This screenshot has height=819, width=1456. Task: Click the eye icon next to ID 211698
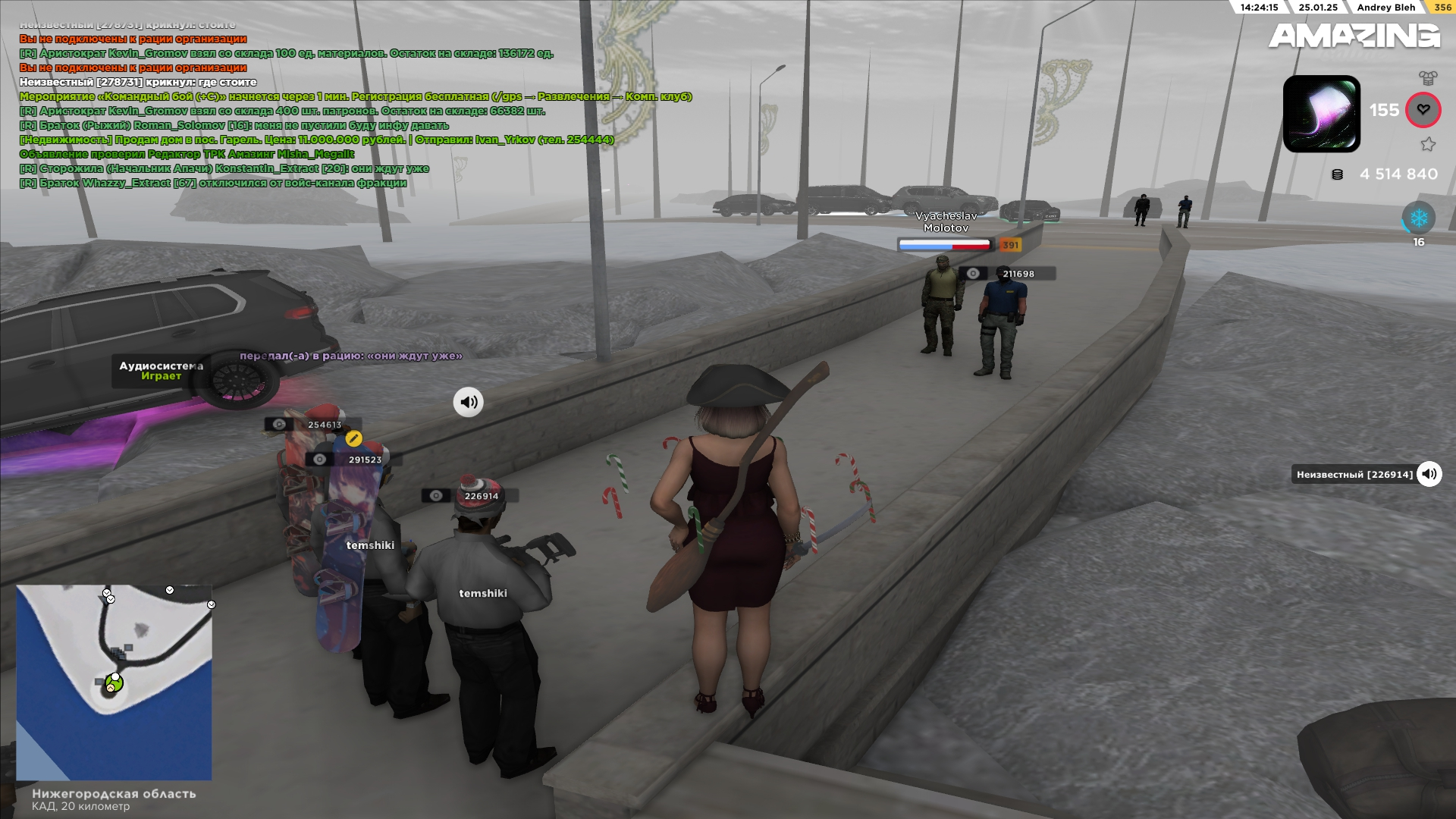pos(973,274)
